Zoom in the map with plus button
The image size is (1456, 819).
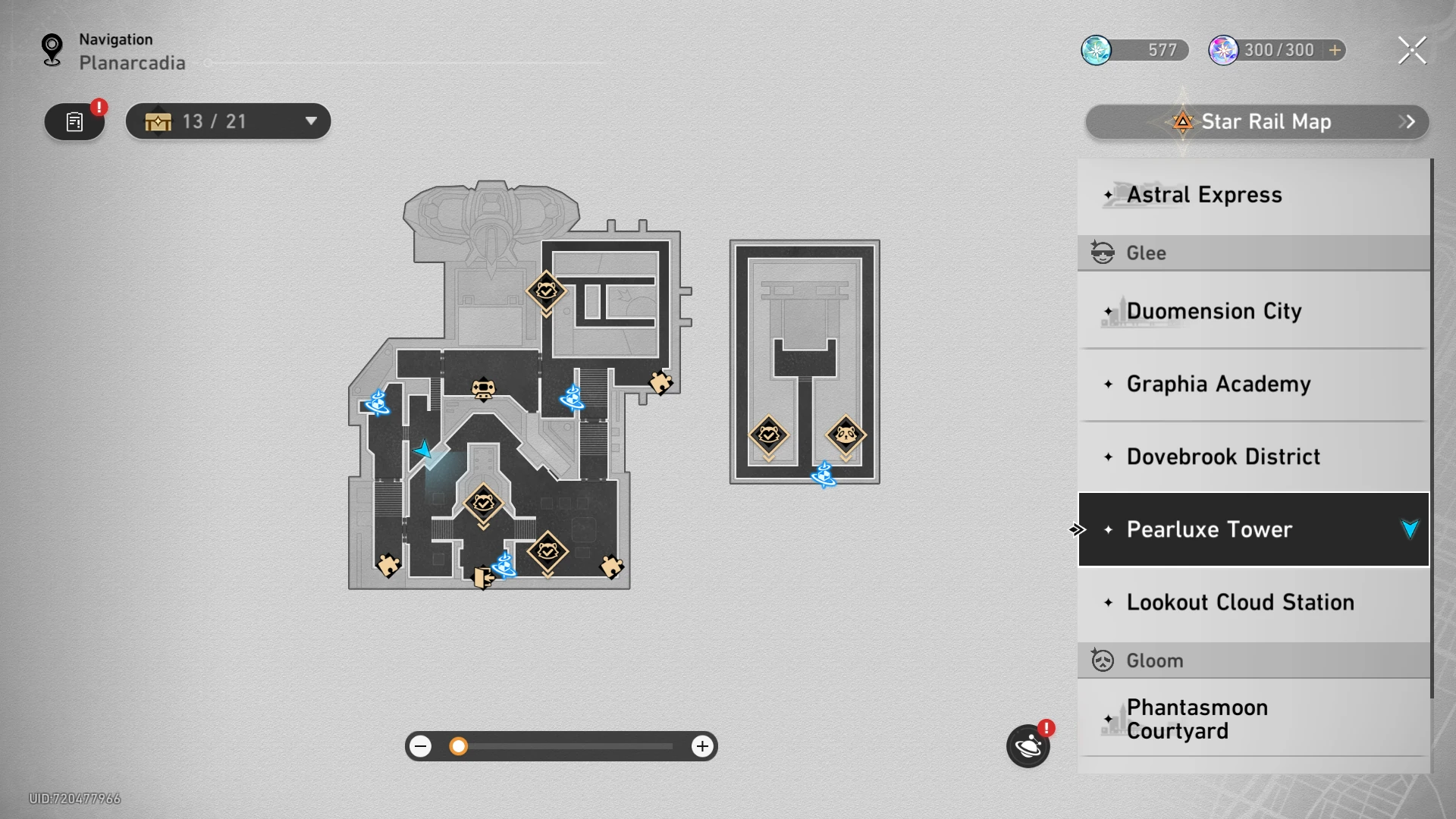coord(702,746)
